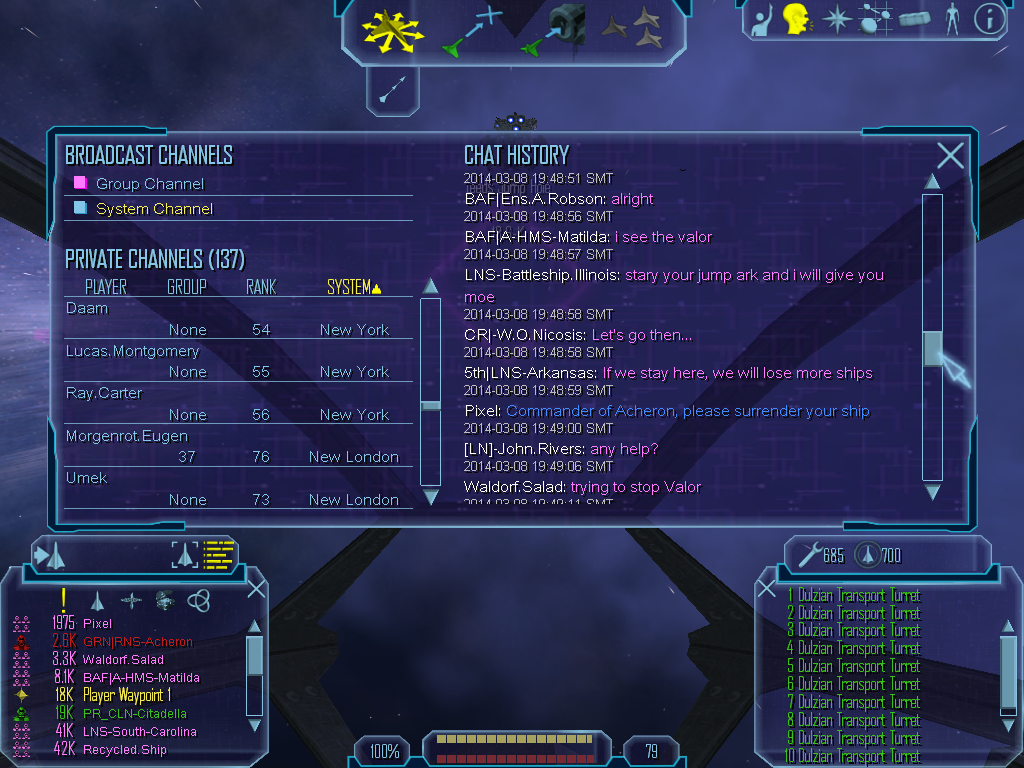The height and width of the screenshot is (768, 1024).
Task: Open the info icon in top-right bar
Action: point(989,19)
